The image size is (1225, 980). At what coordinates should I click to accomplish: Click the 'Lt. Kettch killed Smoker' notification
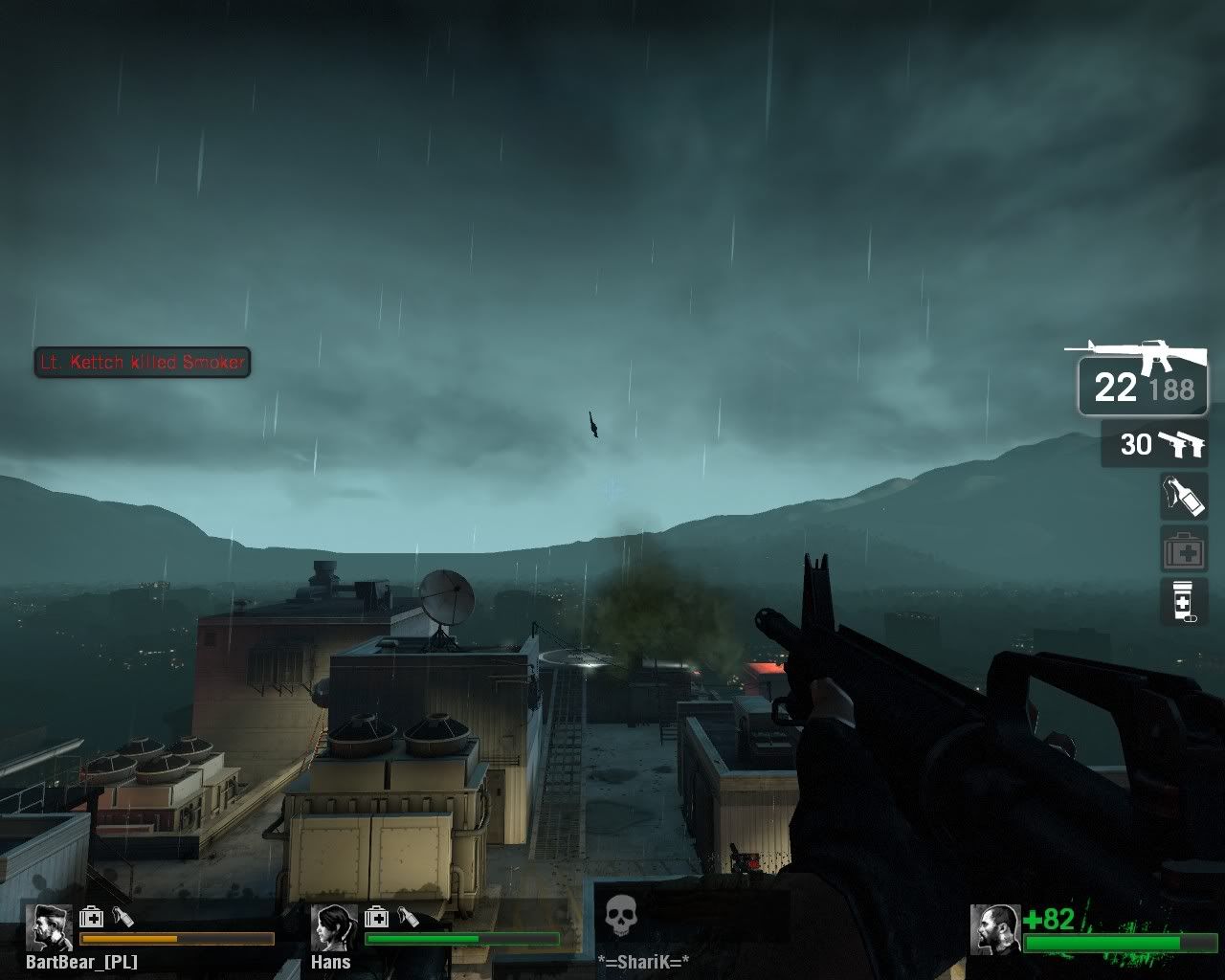click(x=142, y=363)
